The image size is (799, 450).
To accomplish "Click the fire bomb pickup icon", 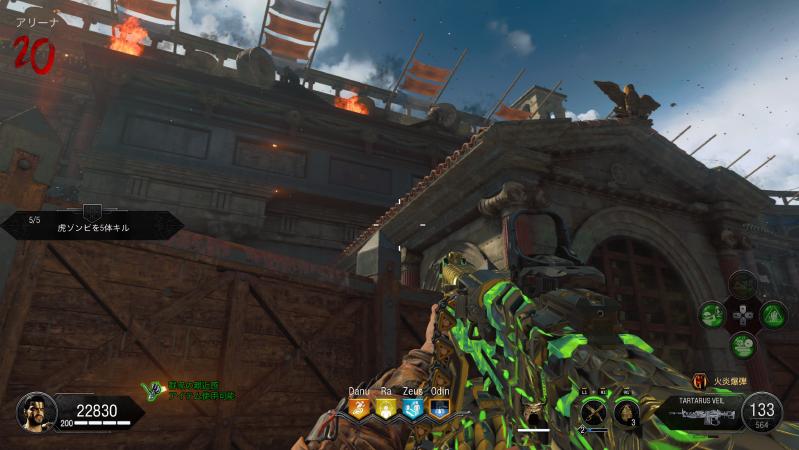I will [x=699, y=380].
